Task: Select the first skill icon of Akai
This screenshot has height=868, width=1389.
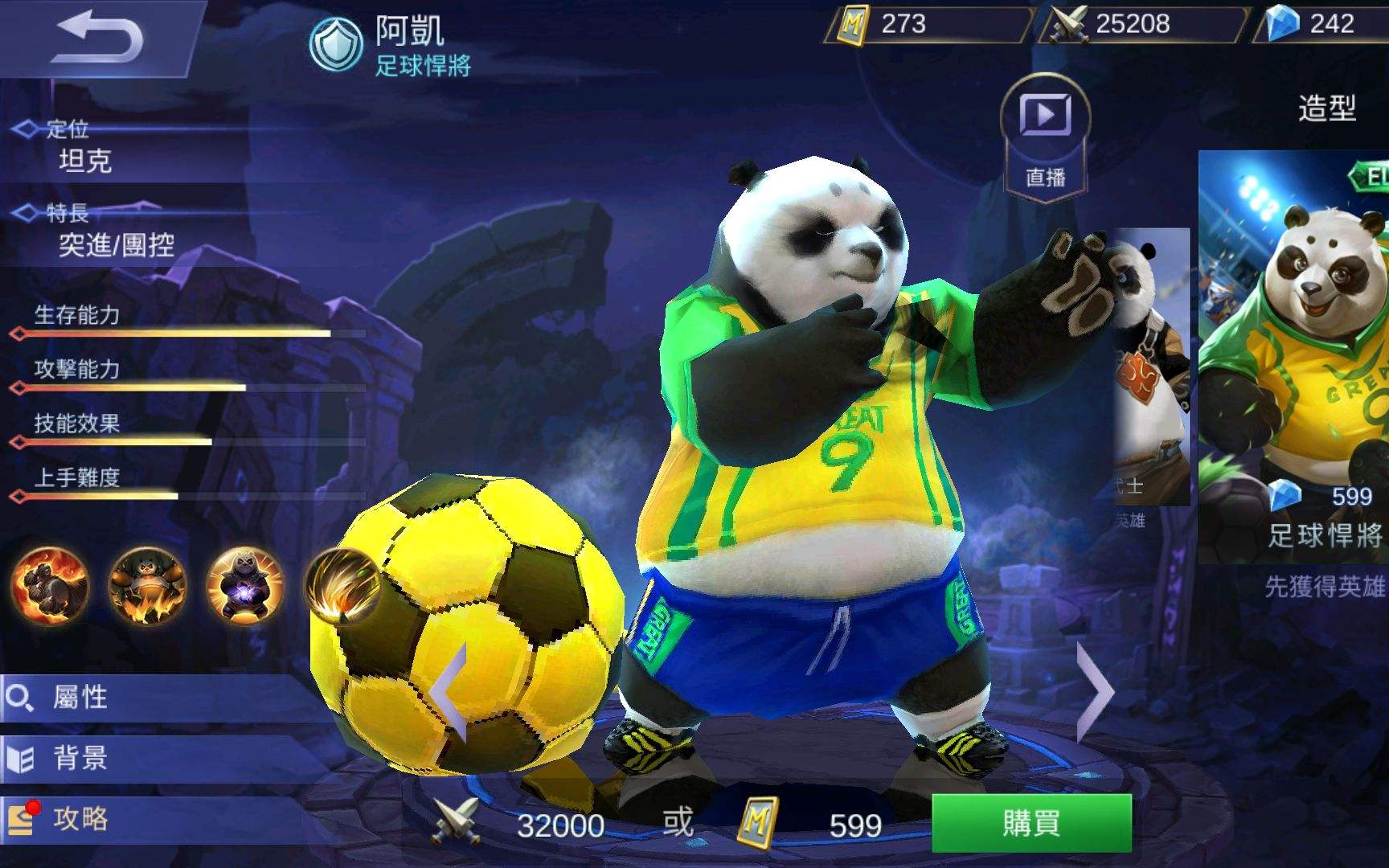Action: (50, 589)
